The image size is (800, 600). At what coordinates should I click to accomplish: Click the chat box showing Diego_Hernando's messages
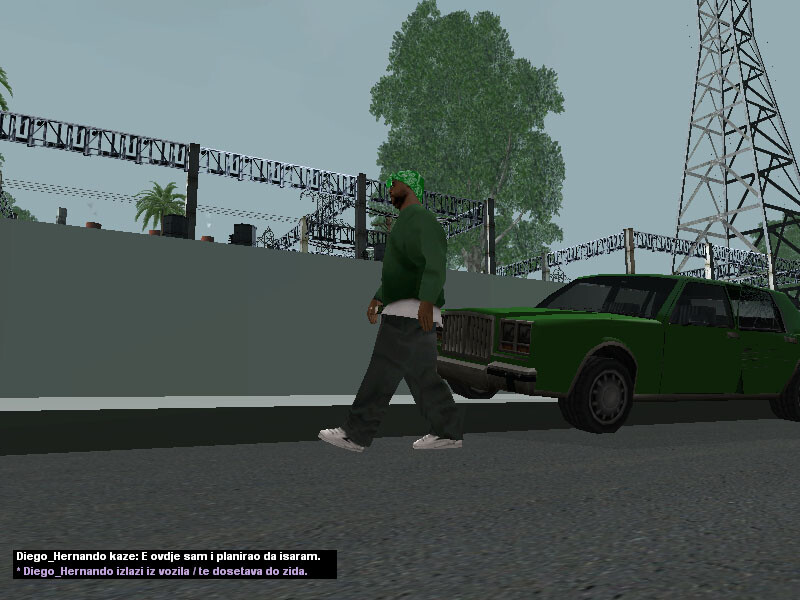[174, 564]
